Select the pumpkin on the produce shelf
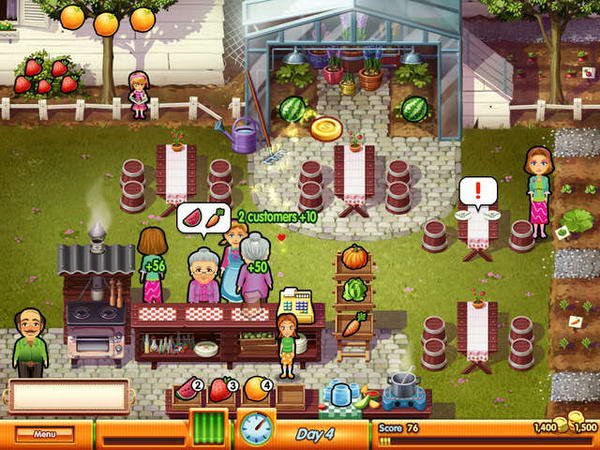The width and height of the screenshot is (600, 450). pos(354,257)
